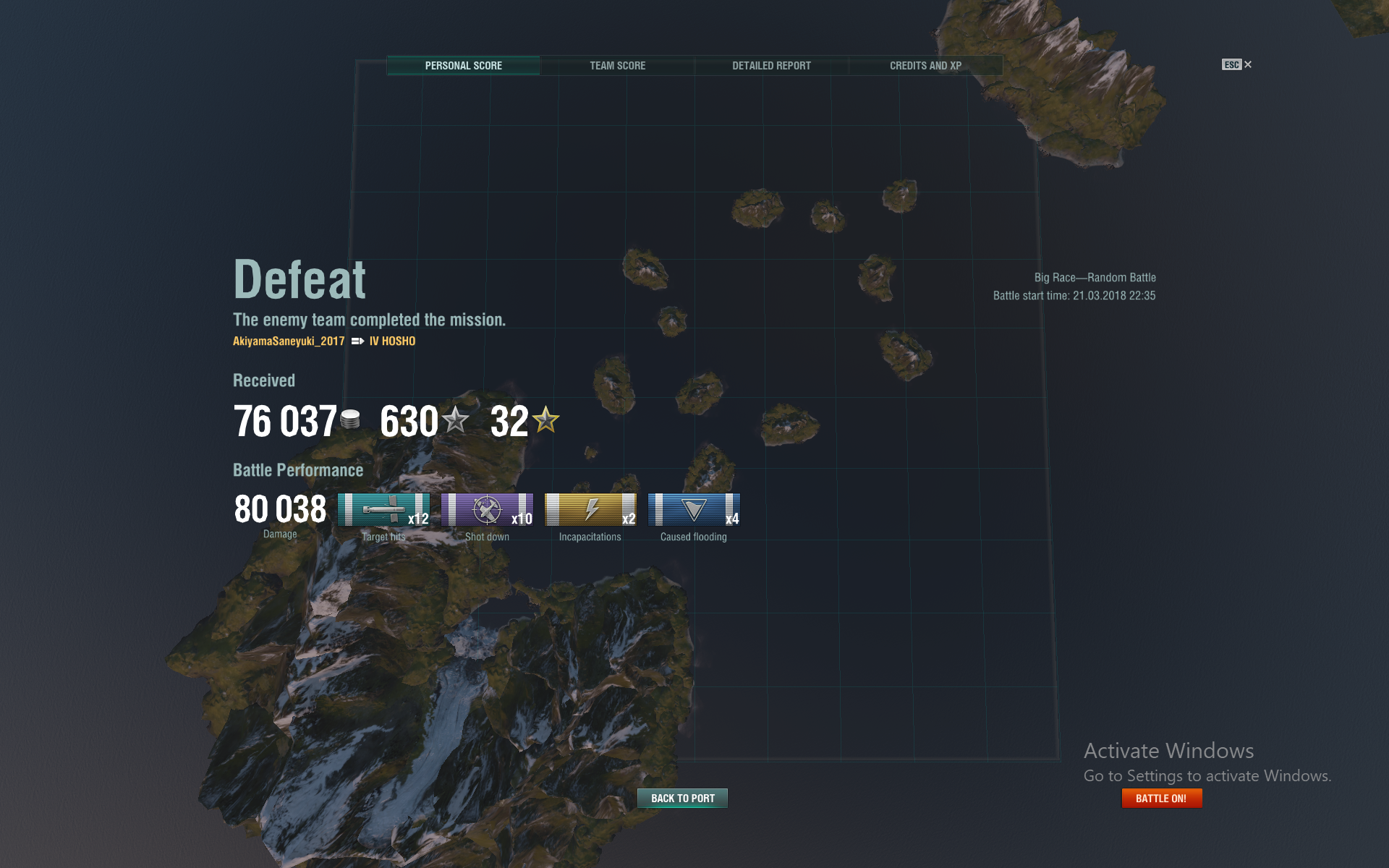Choose the Caused flooding ribbon
1389x868 pixels.
click(x=694, y=510)
